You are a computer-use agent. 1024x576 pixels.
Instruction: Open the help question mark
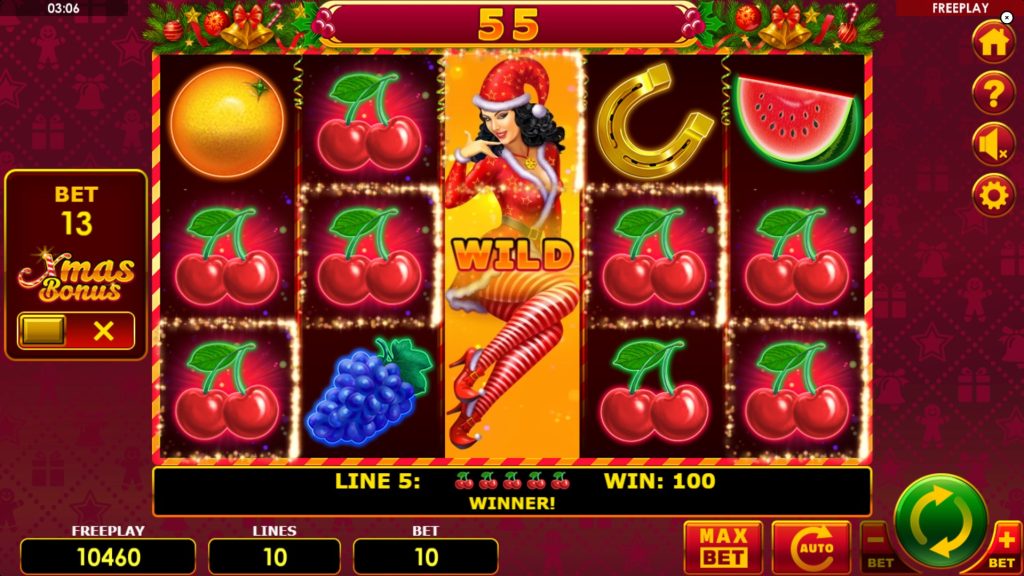coord(993,93)
